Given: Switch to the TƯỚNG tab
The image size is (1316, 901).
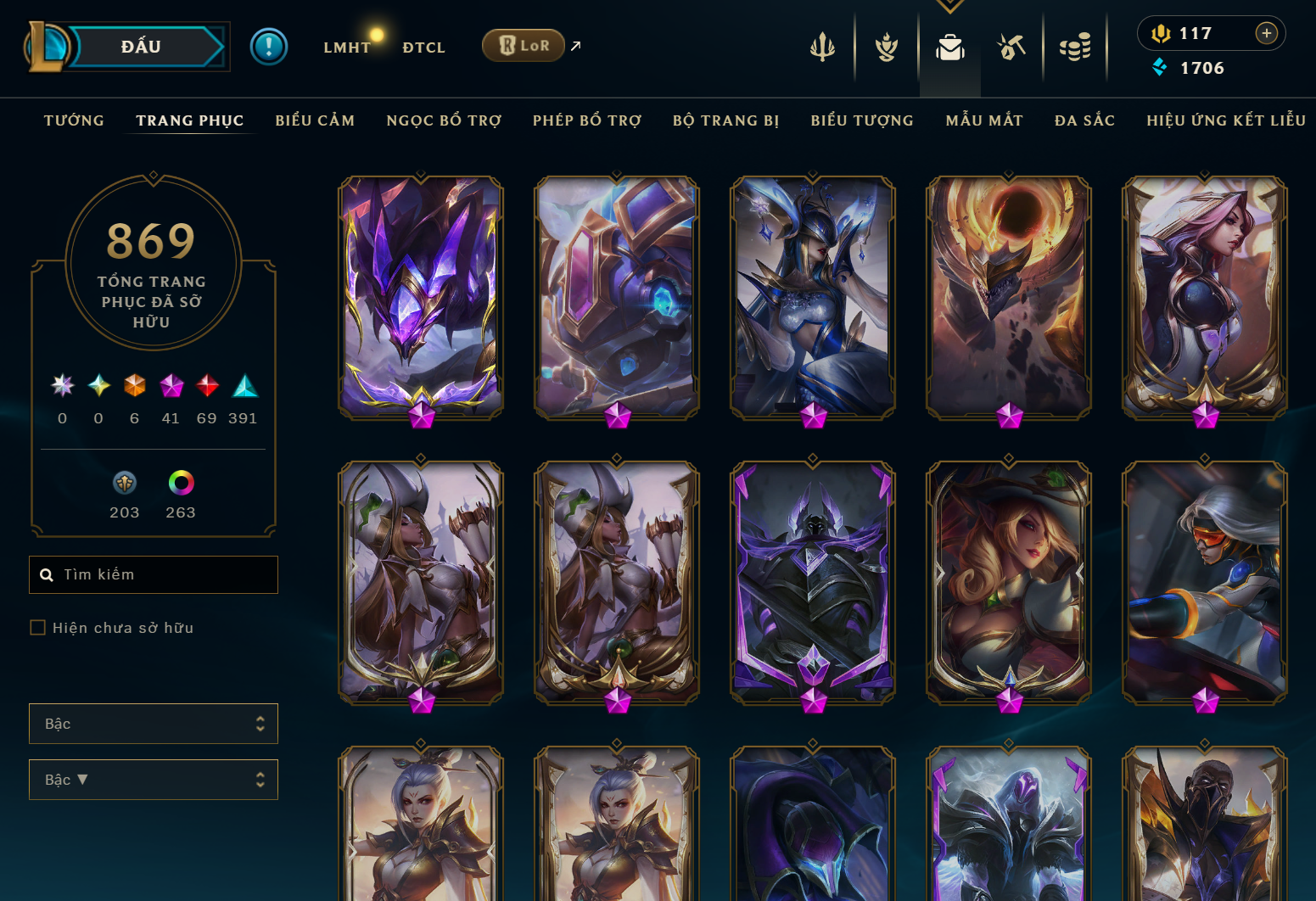Looking at the screenshot, I should 74,120.
